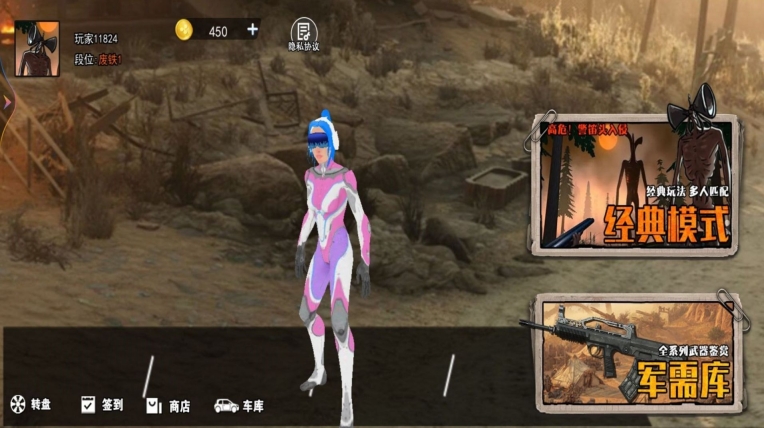The width and height of the screenshot is (764, 428).
Task: Open the 签到 daily check-in
Action: pos(101,405)
